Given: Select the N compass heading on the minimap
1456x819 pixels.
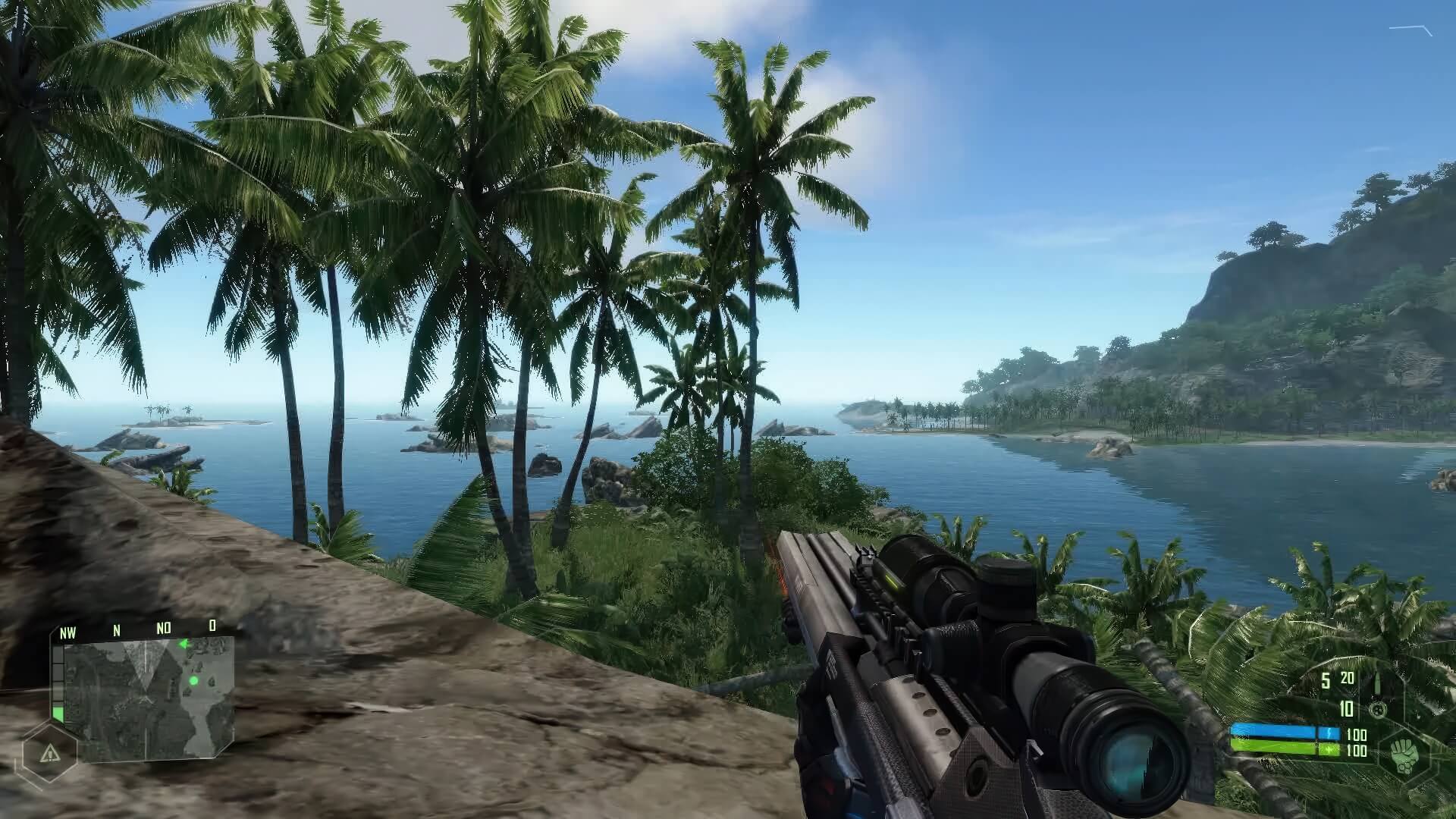Looking at the screenshot, I should (116, 629).
